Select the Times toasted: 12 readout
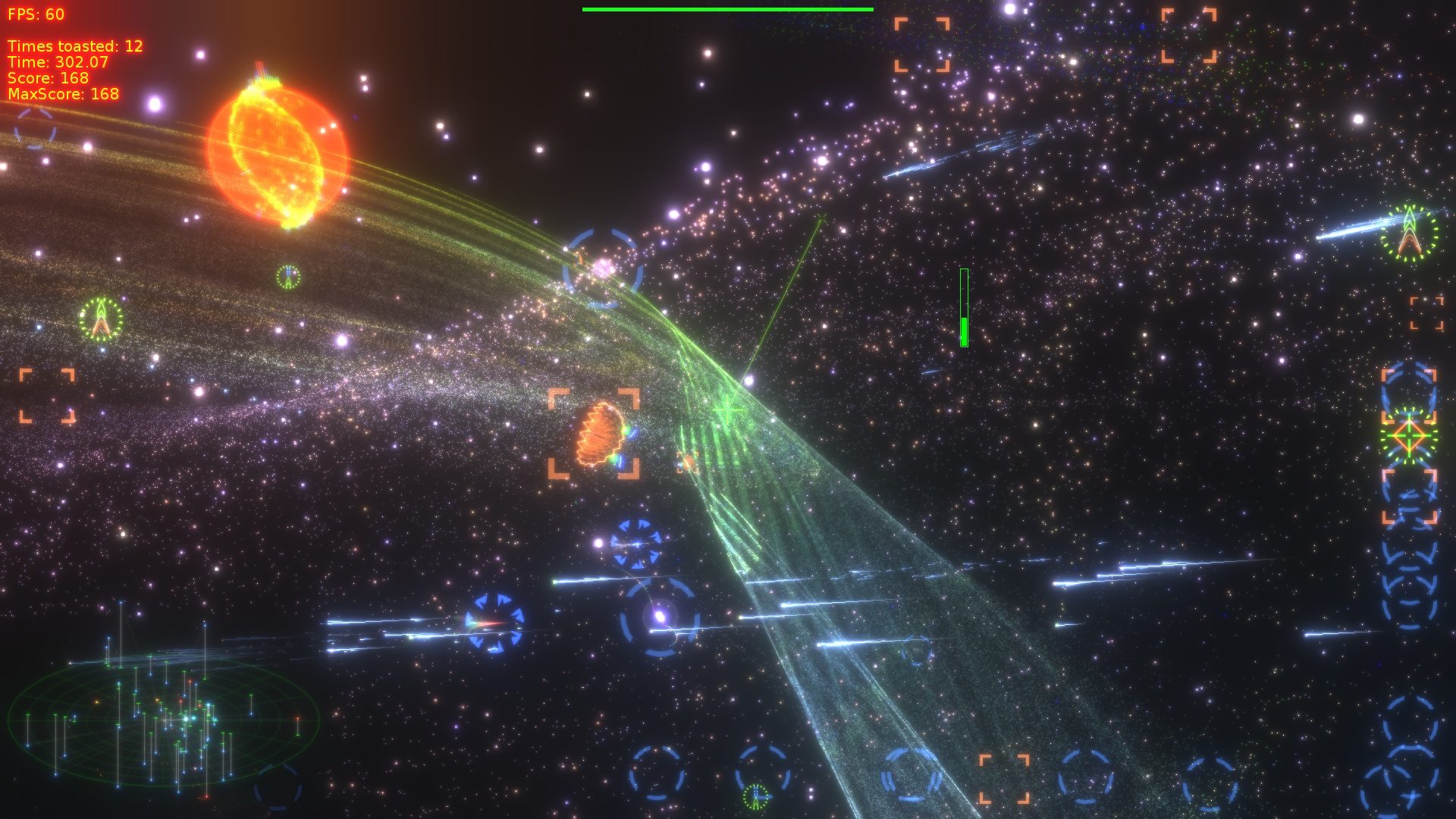The width and height of the screenshot is (1456, 819). coord(73,45)
